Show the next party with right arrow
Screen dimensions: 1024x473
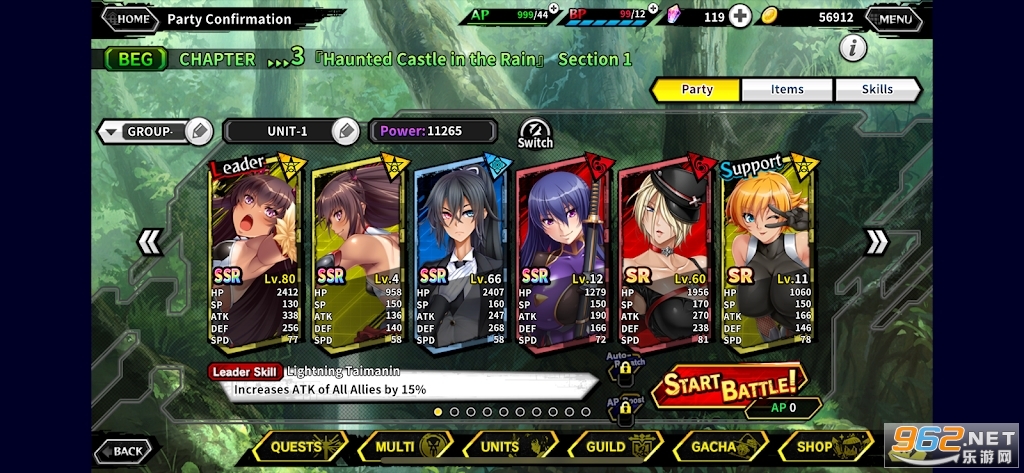click(x=876, y=241)
